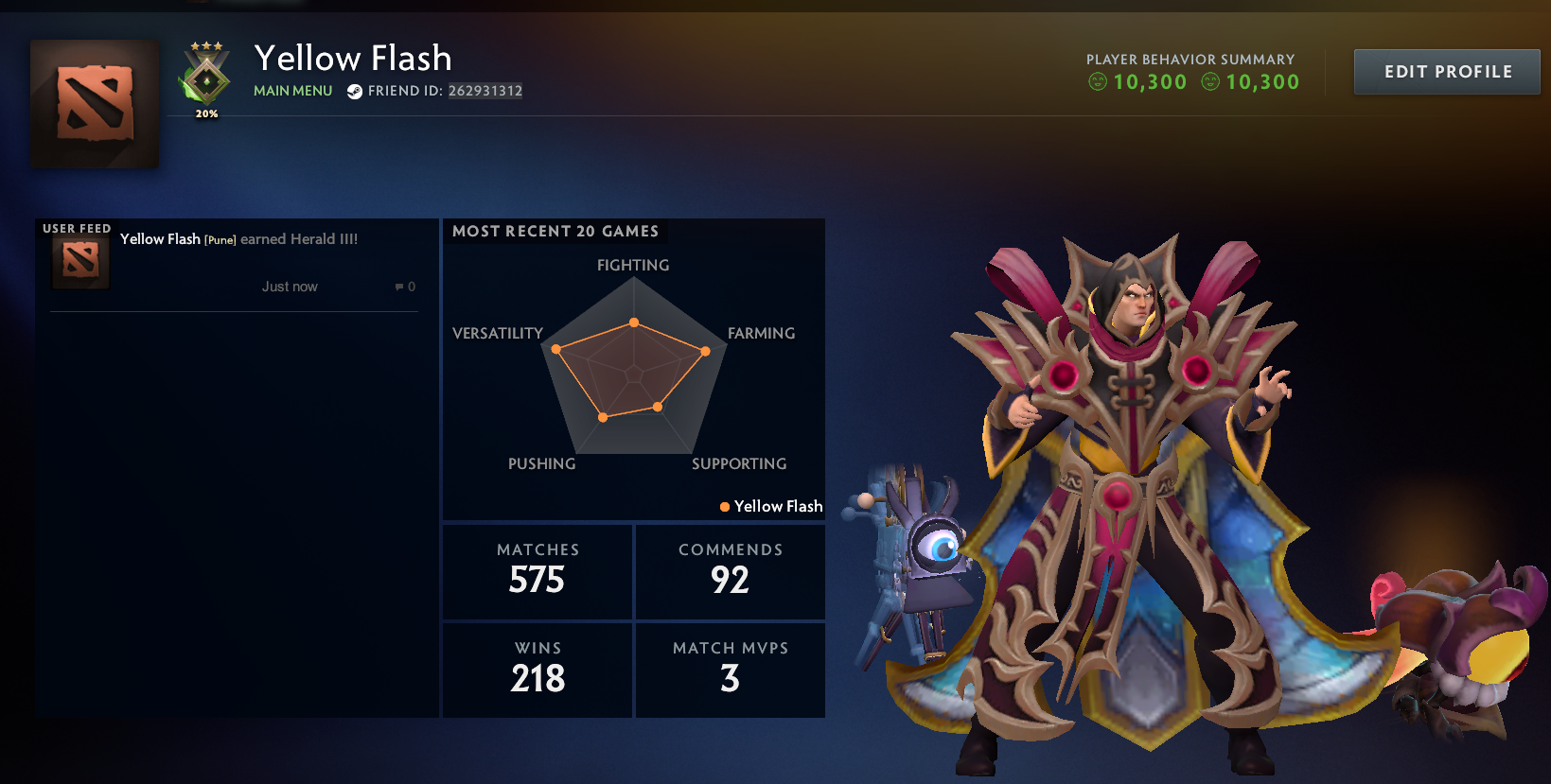Click the 20% rank progress indicator
1551x784 pixels.
(204, 113)
